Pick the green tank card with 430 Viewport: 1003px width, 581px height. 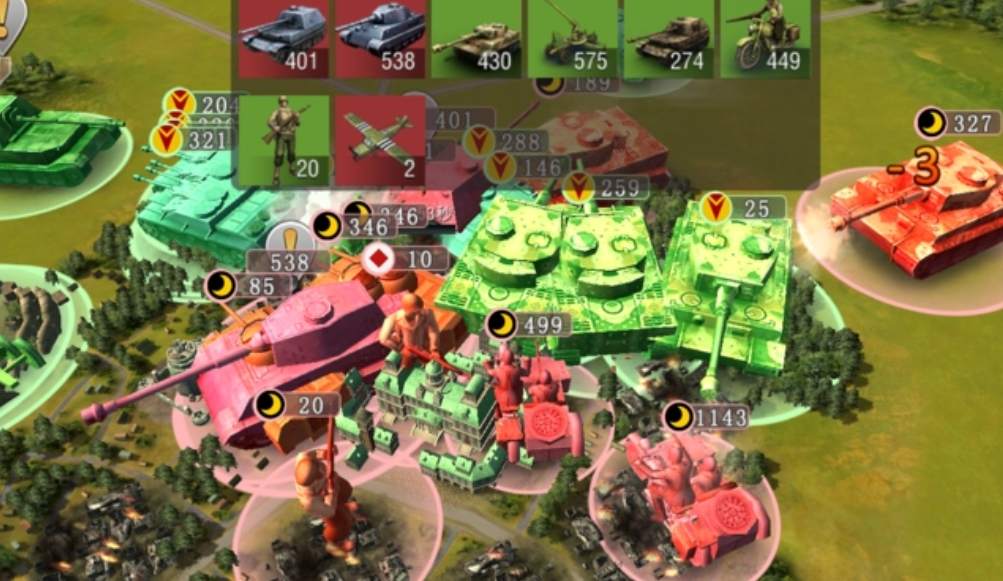tap(475, 39)
